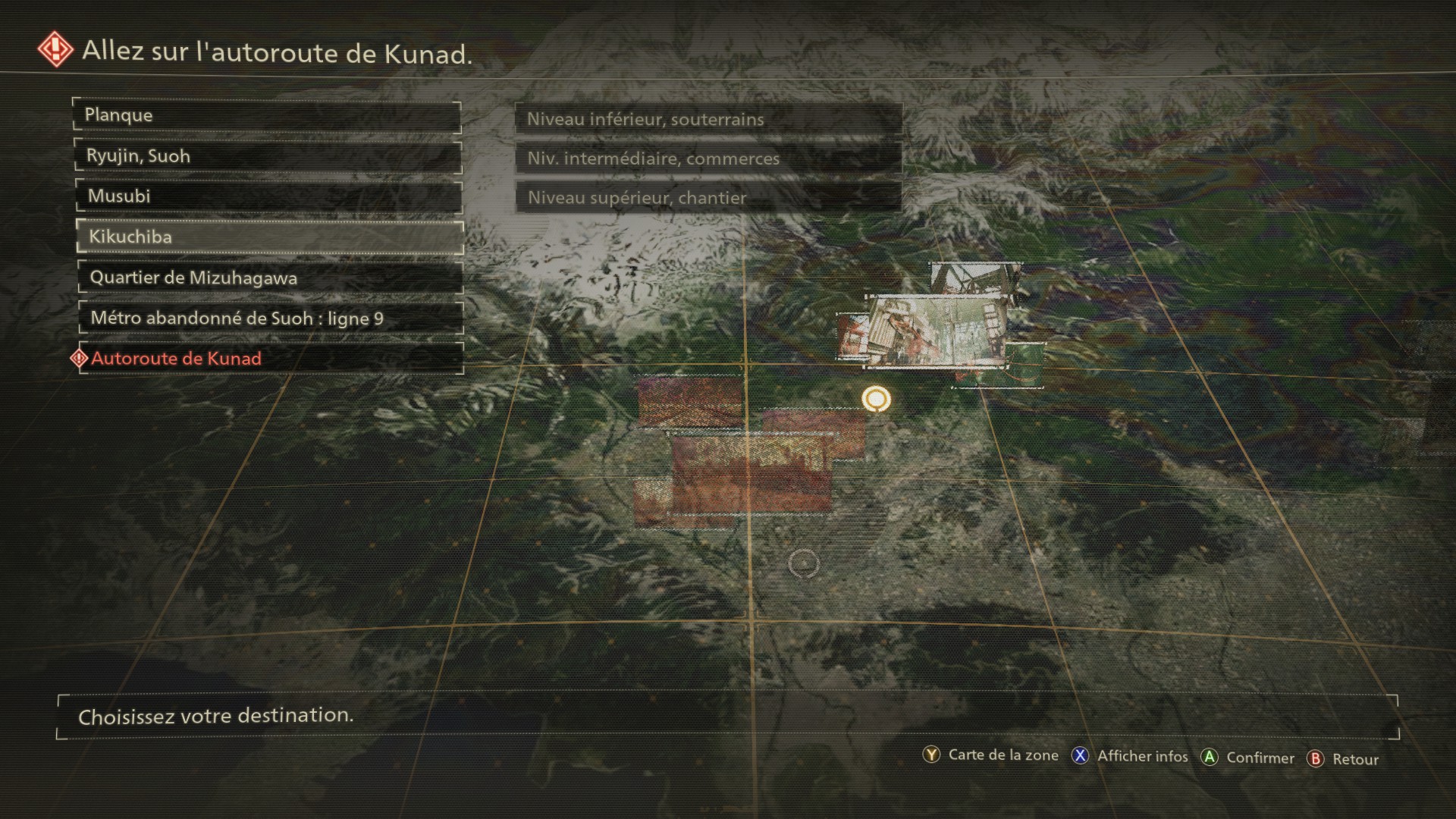The width and height of the screenshot is (1456, 819).
Task: Select the Planque destination
Action: pos(267,116)
